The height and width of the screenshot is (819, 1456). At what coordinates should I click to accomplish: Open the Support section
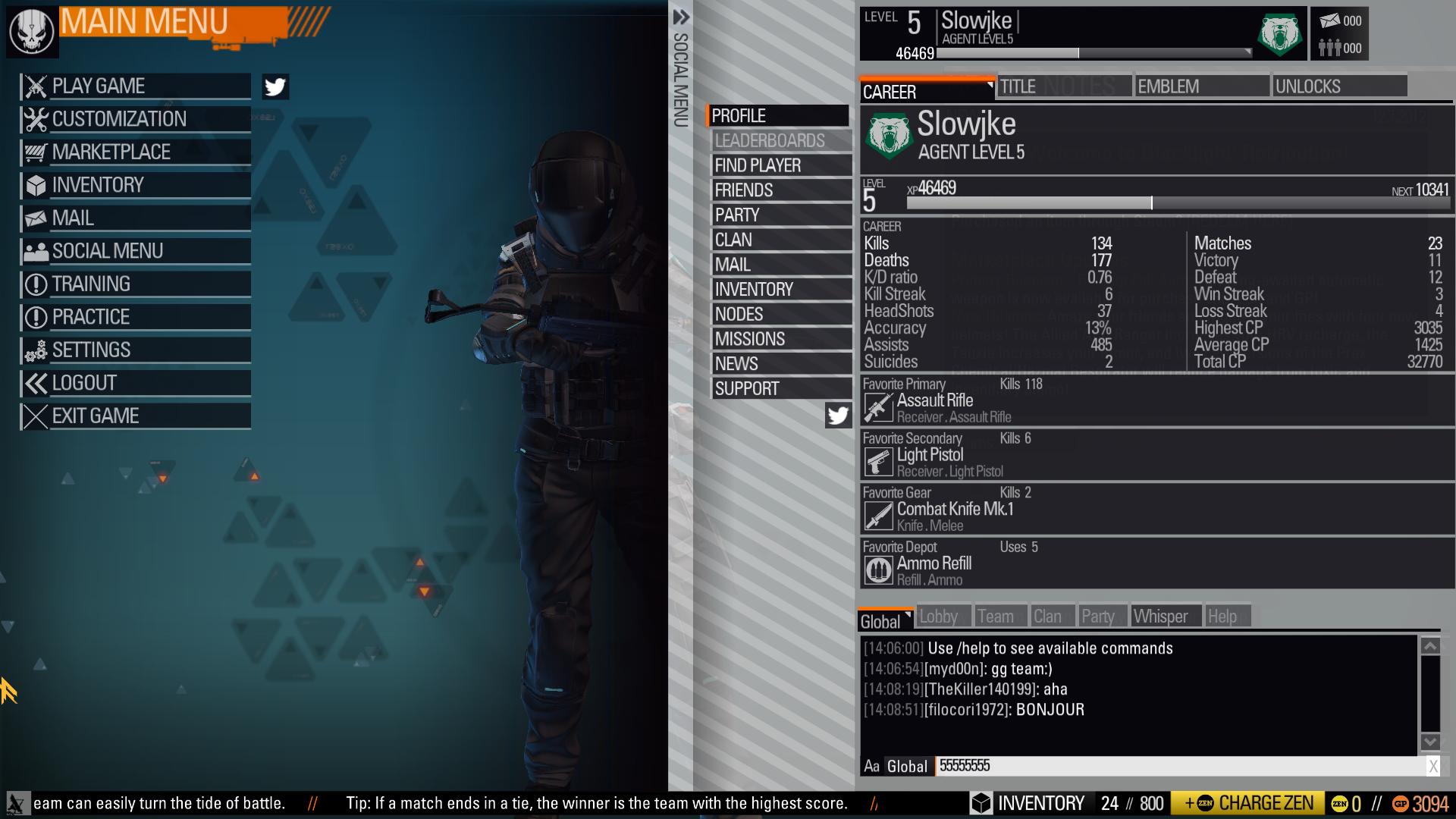[x=780, y=389]
